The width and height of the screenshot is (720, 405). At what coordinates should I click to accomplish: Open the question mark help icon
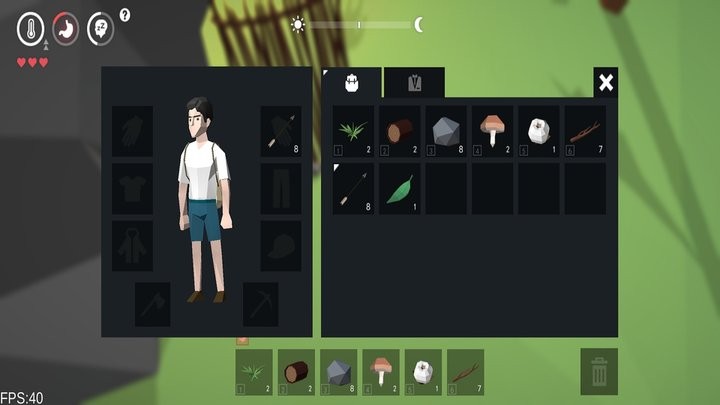pyautogui.click(x=125, y=15)
